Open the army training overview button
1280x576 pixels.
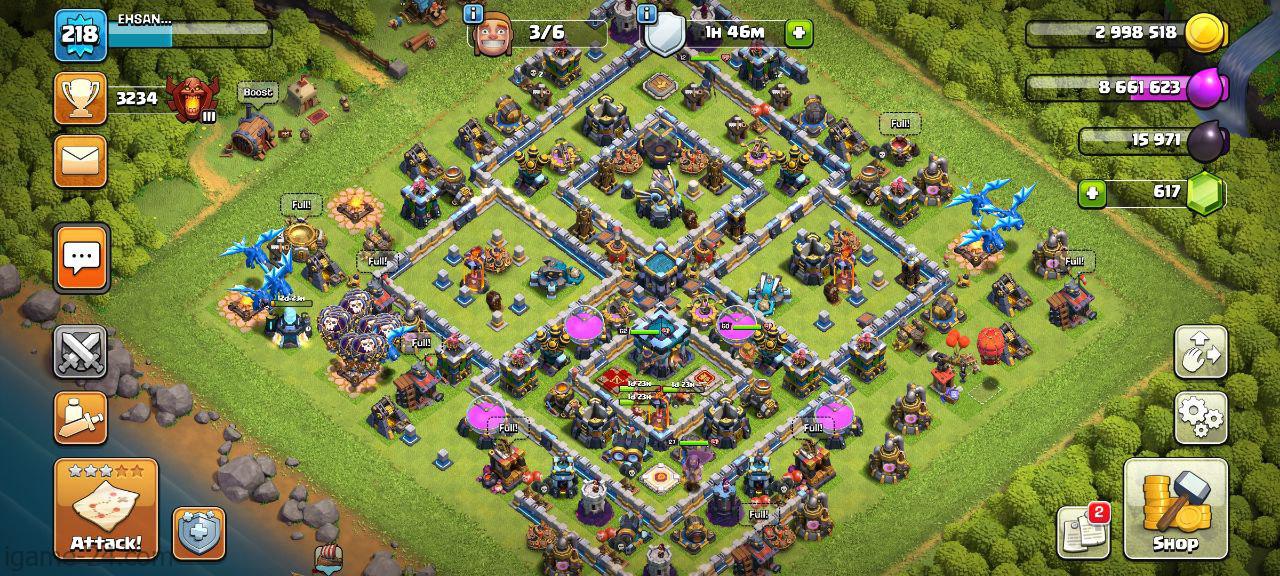pyautogui.click(x=80, y=417)
